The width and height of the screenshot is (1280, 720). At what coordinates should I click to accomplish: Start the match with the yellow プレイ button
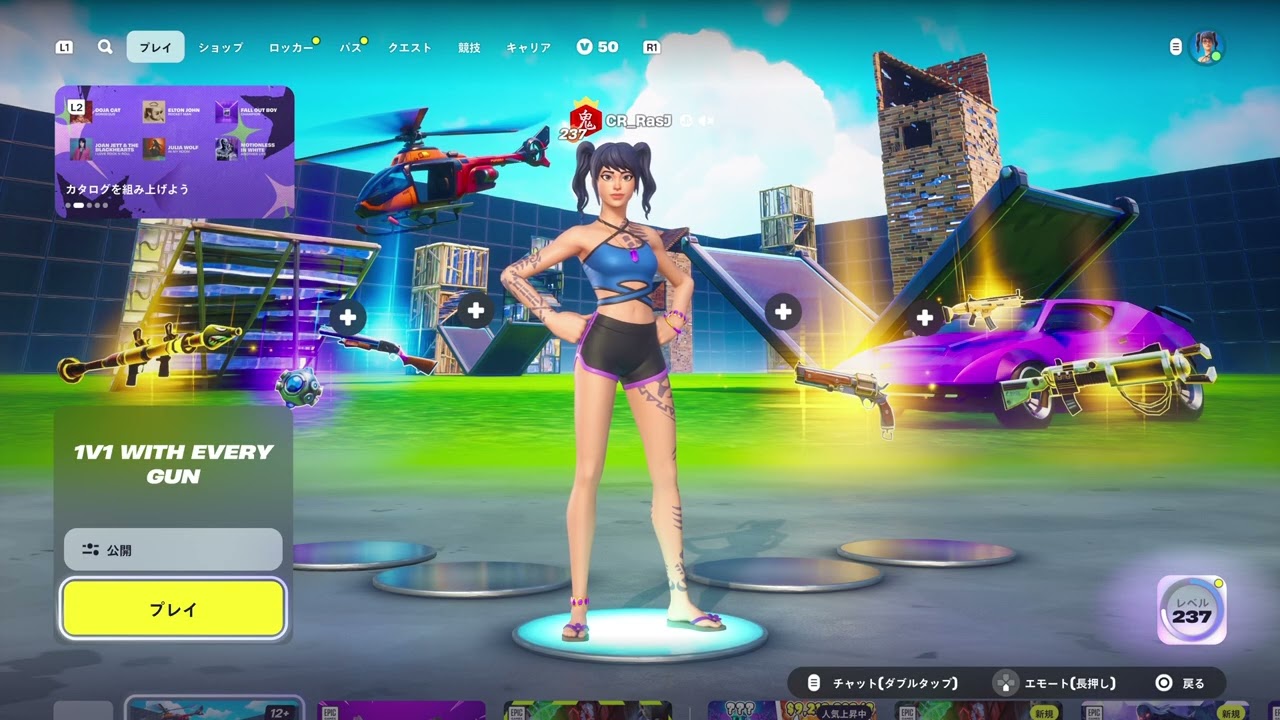[x=173, y=608]
